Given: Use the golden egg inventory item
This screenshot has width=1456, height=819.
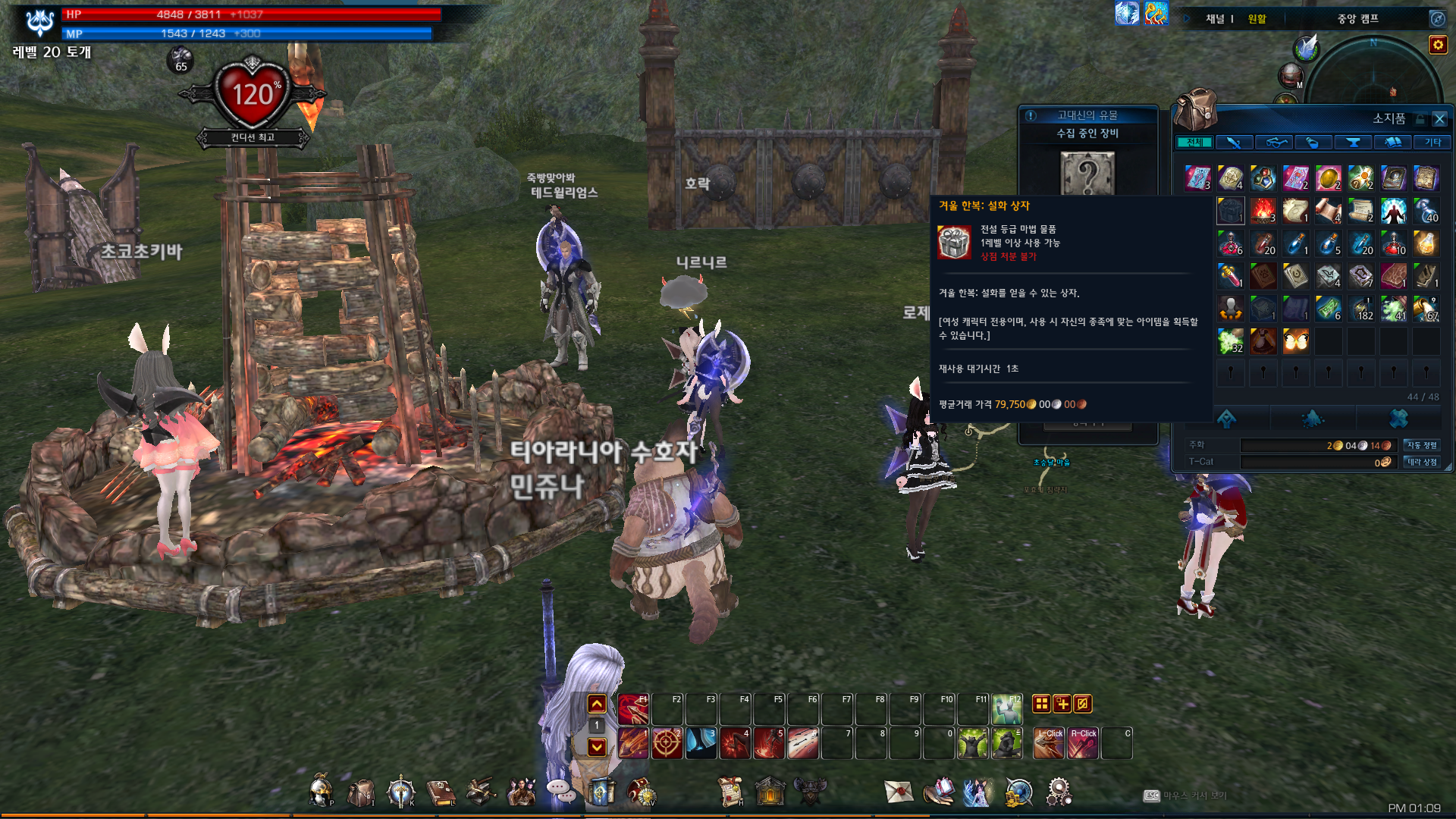Looking at the screenshot, I should tap(1329, 178).
